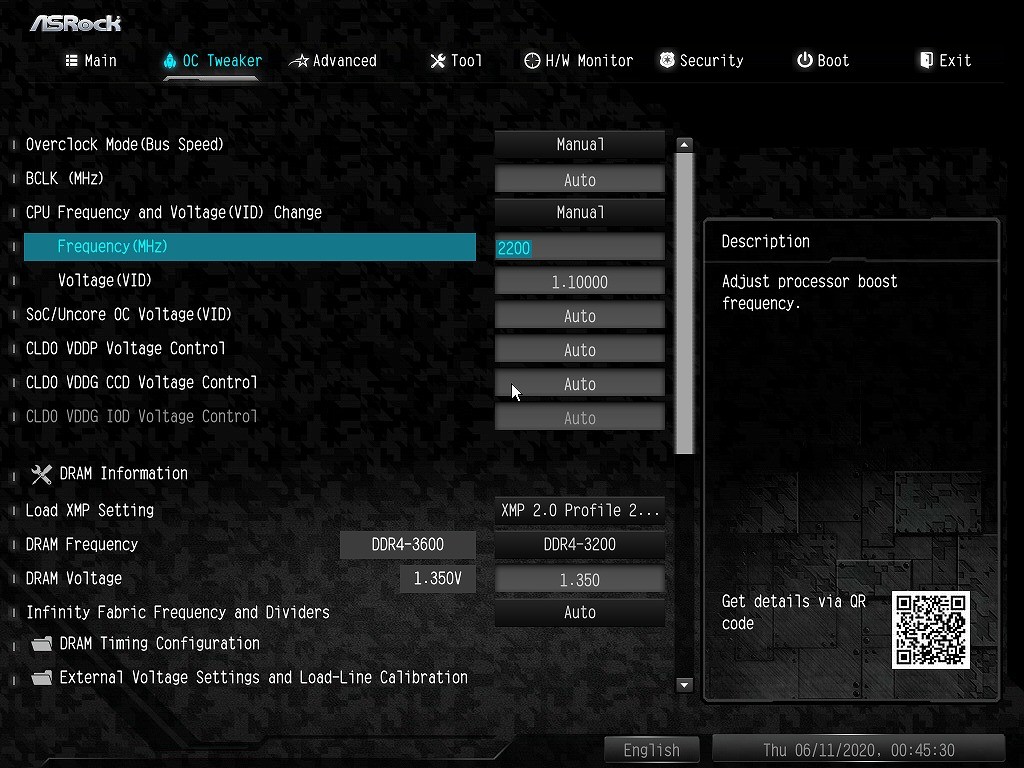This screenshot has height=768, width=1024.
Task: Switch to the Main tab
Action: click(x=91, y=61)
